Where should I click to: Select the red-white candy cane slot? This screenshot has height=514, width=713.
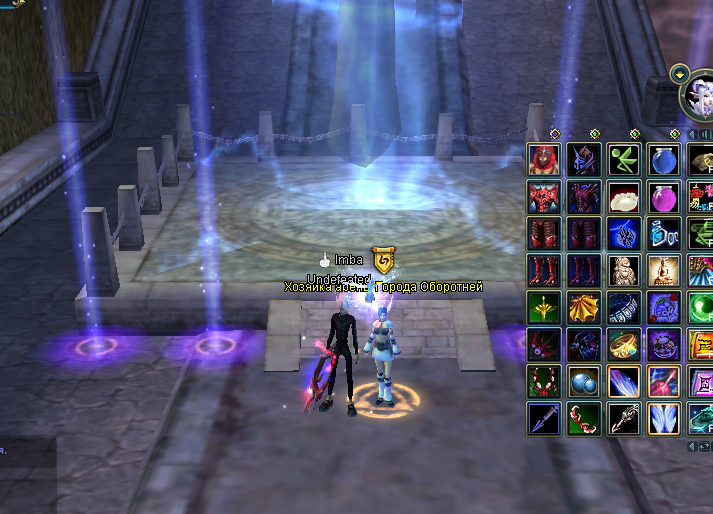pos(581,418)
